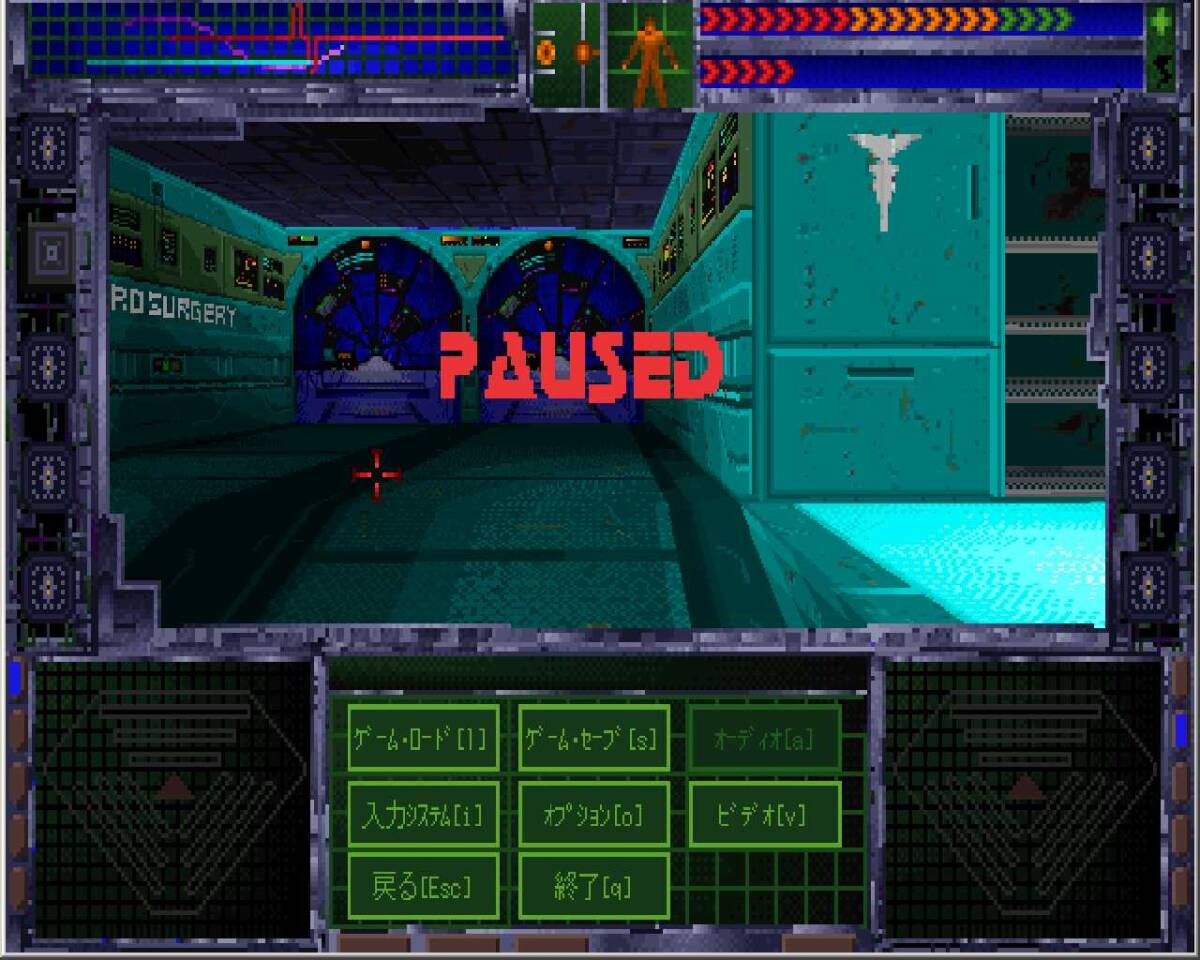Click the orange body posture figure

point(650,54)
